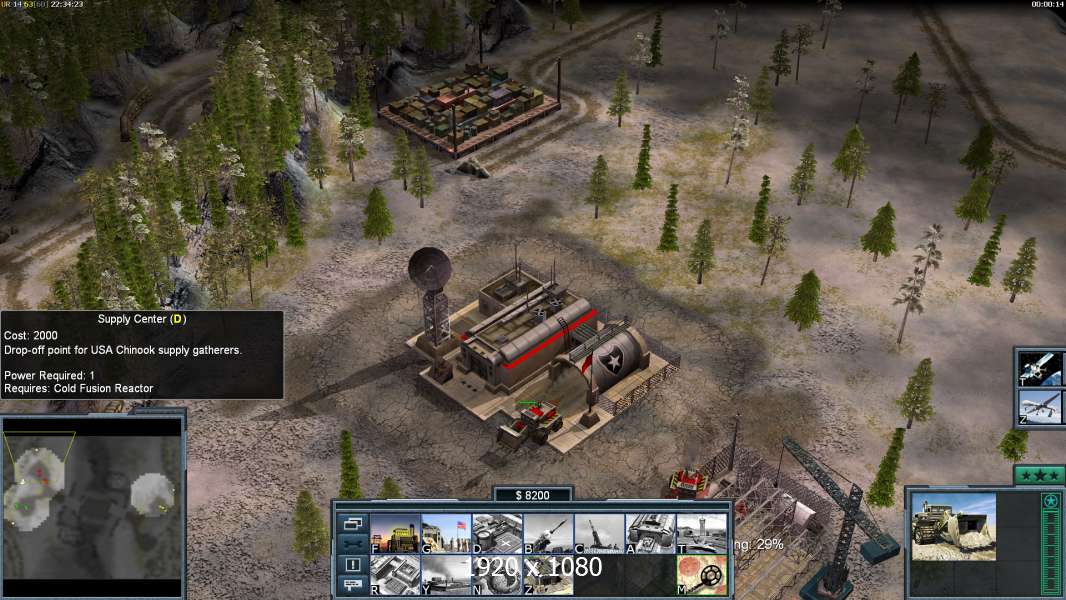Activate the satellite special power shortcut

click(x=1041, y=368)
